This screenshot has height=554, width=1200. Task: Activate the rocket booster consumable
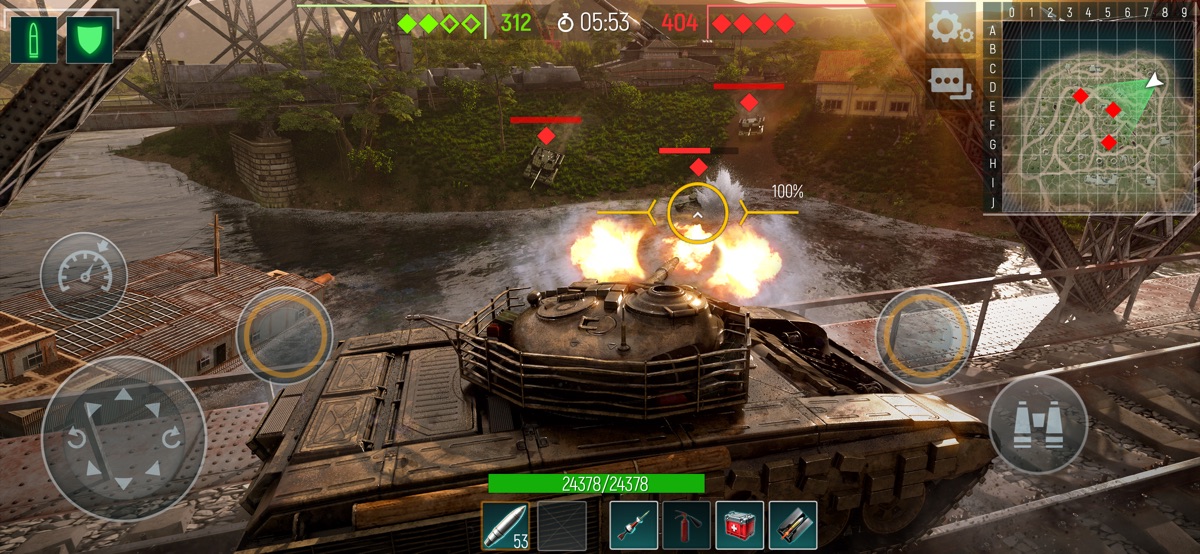(x=793, y=525)
